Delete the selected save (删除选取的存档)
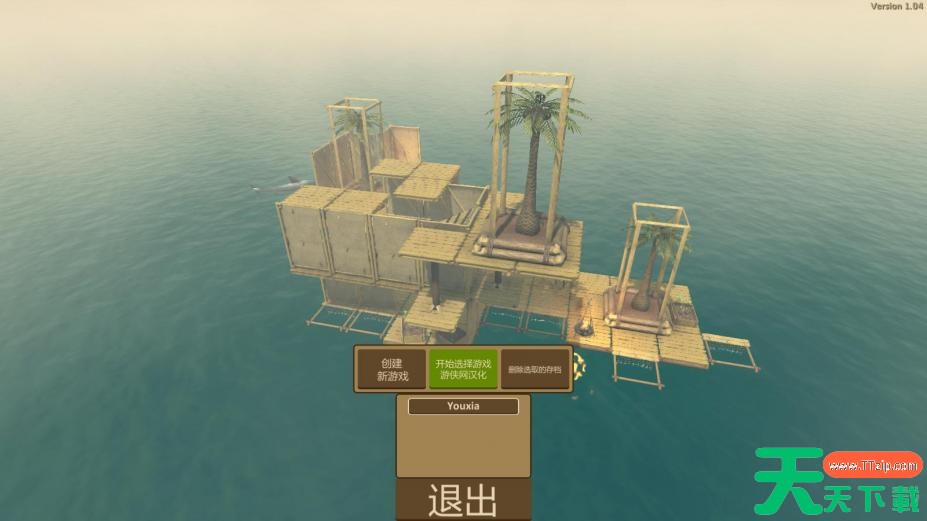Screen dimensions: 927x521 [534, 369]
